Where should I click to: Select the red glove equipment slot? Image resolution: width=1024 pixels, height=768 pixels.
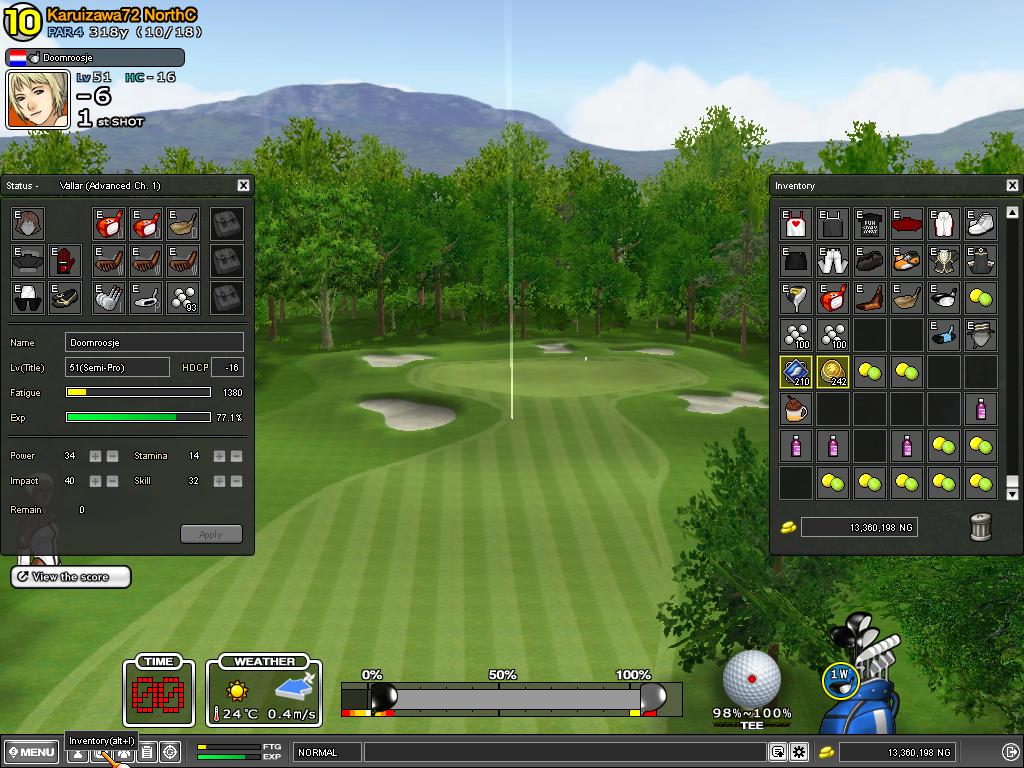click(65, 261)
